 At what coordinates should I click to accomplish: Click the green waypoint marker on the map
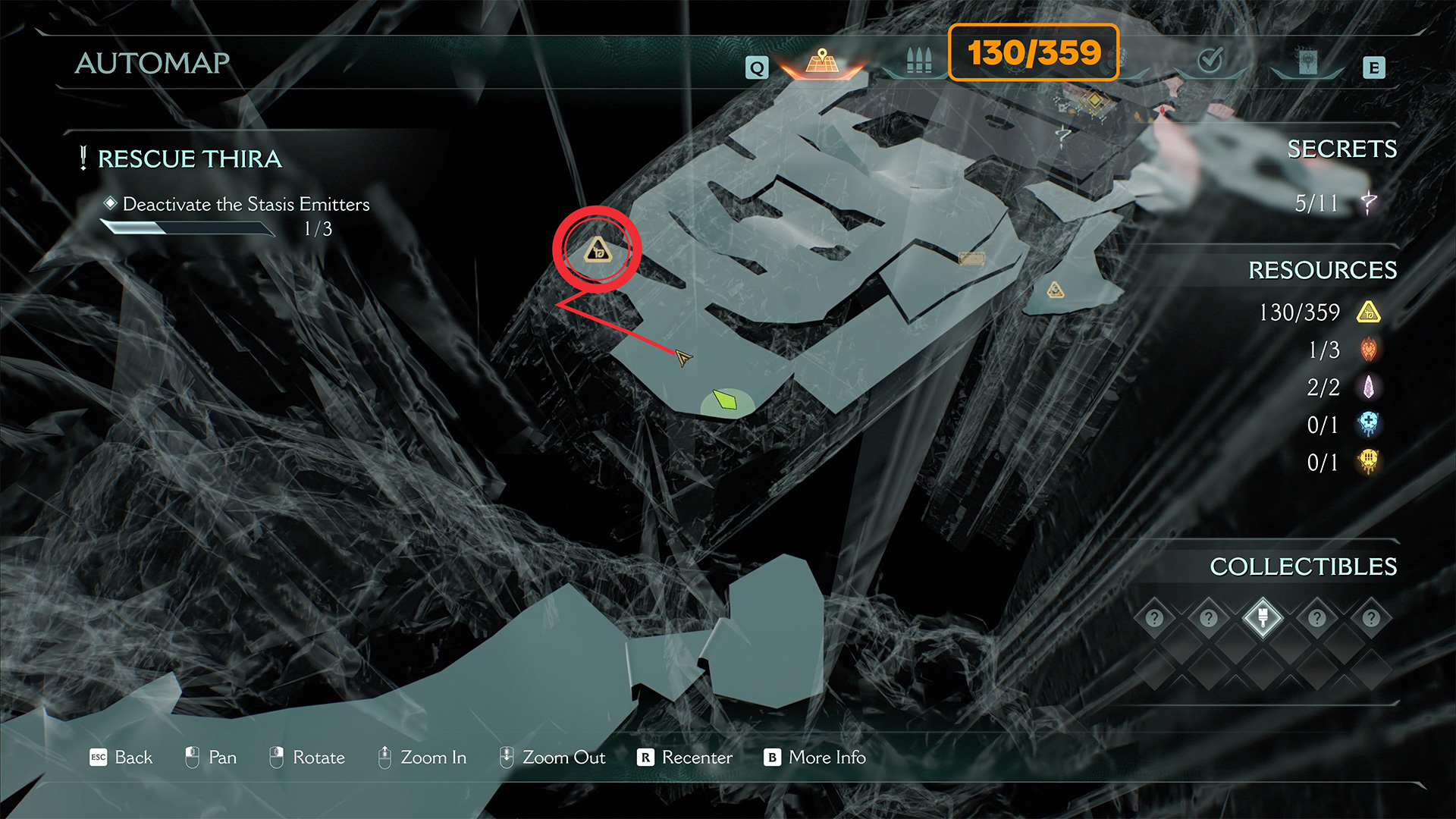(x=726, y=400)
